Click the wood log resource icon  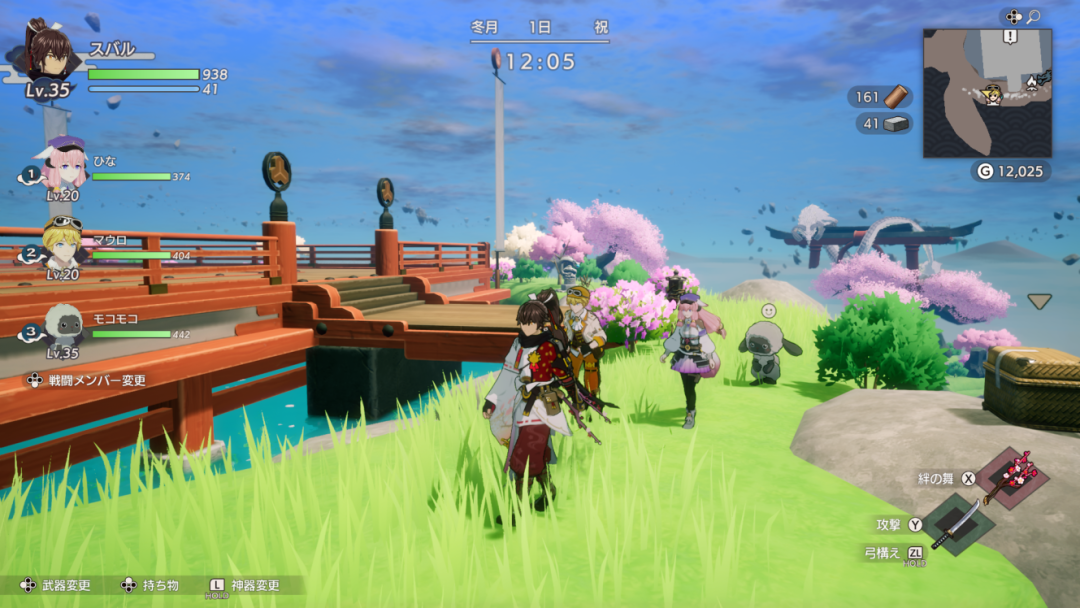(x=899, y=97)
